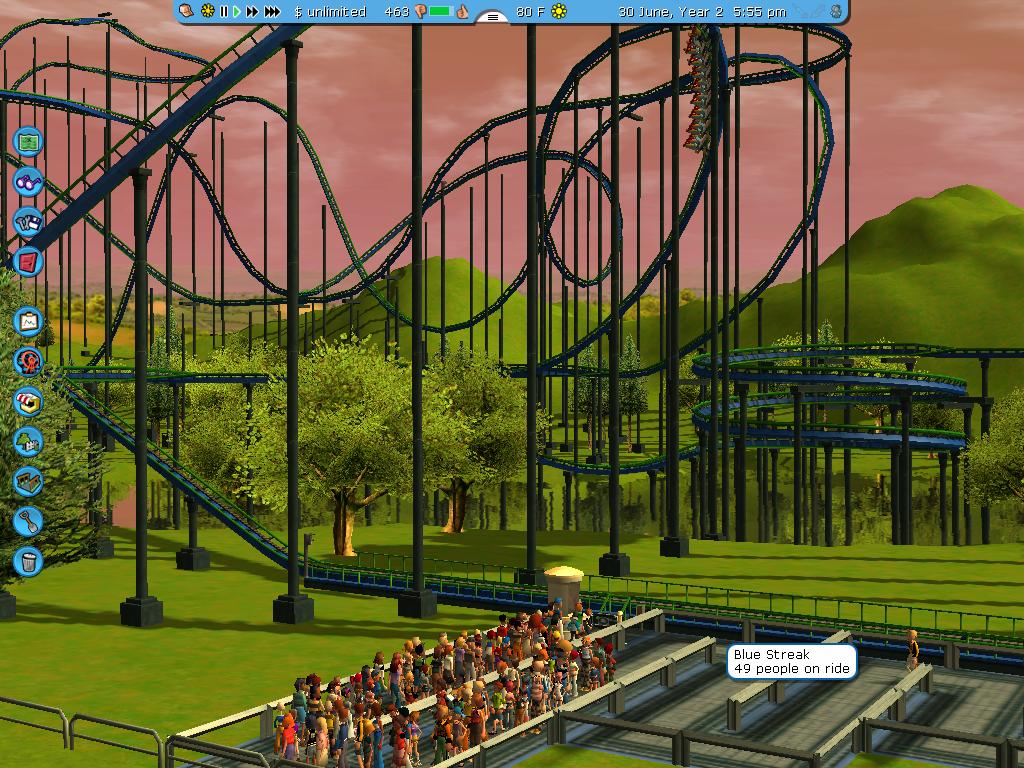The image size is (1024, 768).
Task: Click the Blue Streak ride info tooltip
Action: pos(792,661)
